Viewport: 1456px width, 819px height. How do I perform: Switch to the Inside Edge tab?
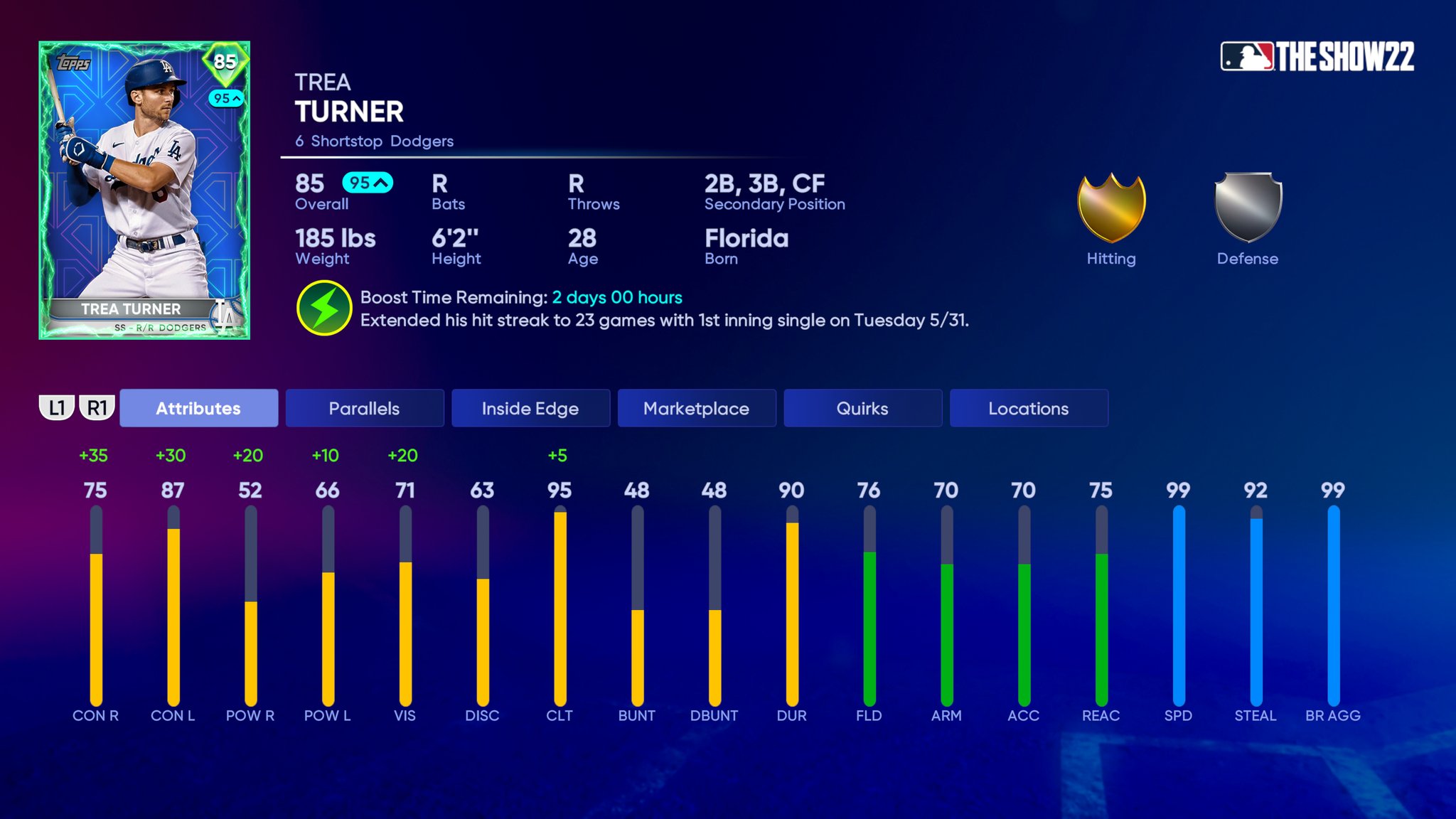tap(530, 408)
